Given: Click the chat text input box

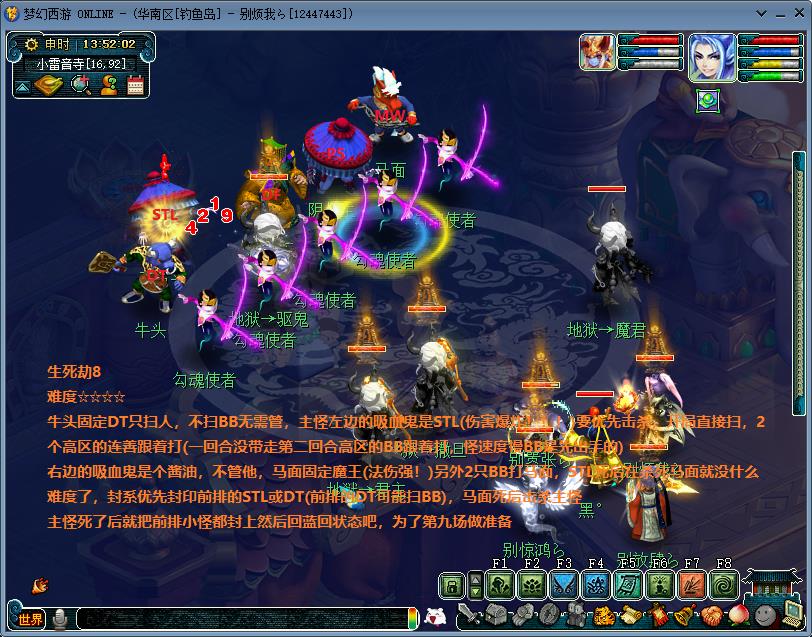Looking at the screenshot, I should (240, 619).
